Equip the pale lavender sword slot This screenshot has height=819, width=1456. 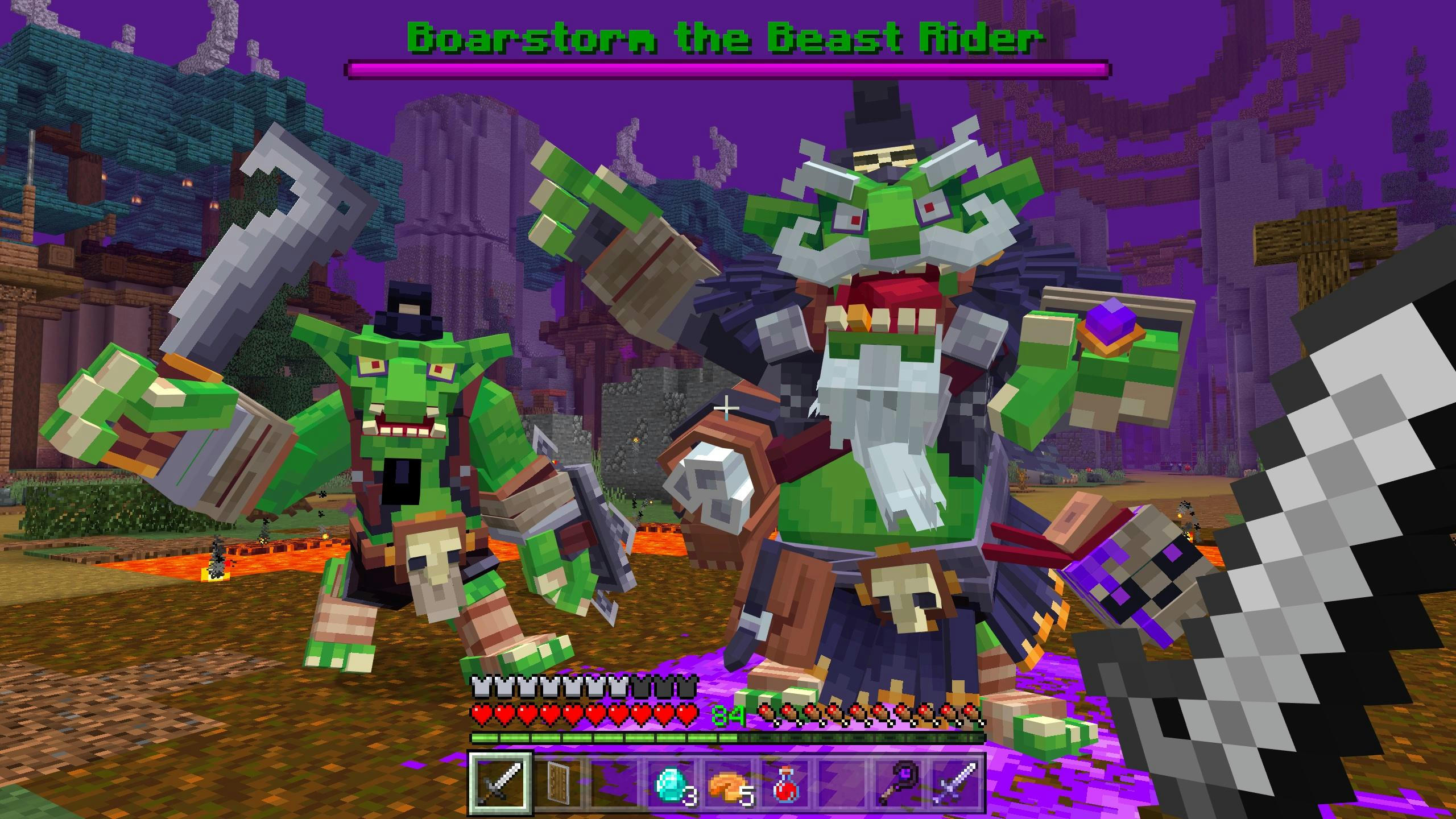tap(958, 783)
